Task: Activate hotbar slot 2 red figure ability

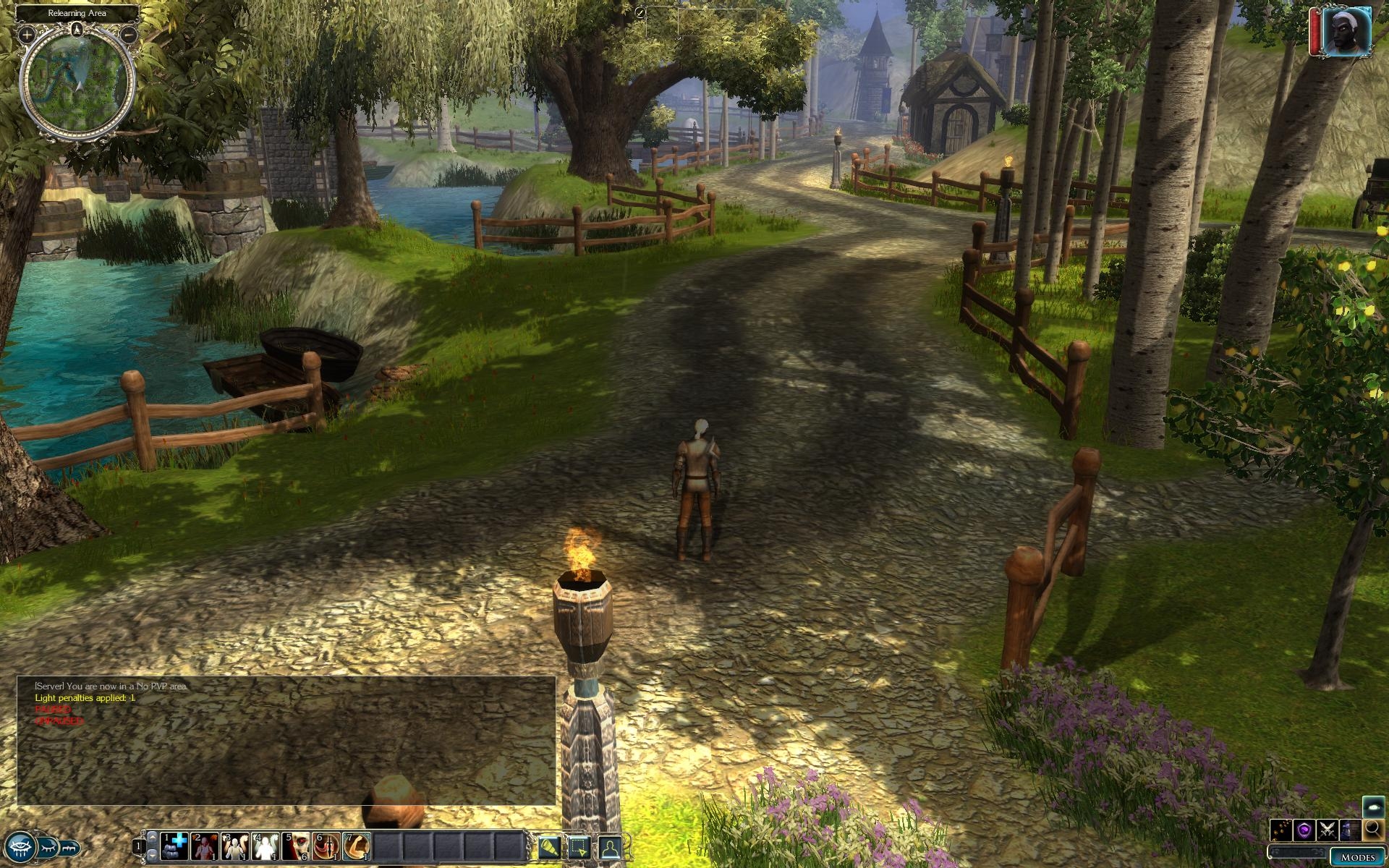Action: 205,846
